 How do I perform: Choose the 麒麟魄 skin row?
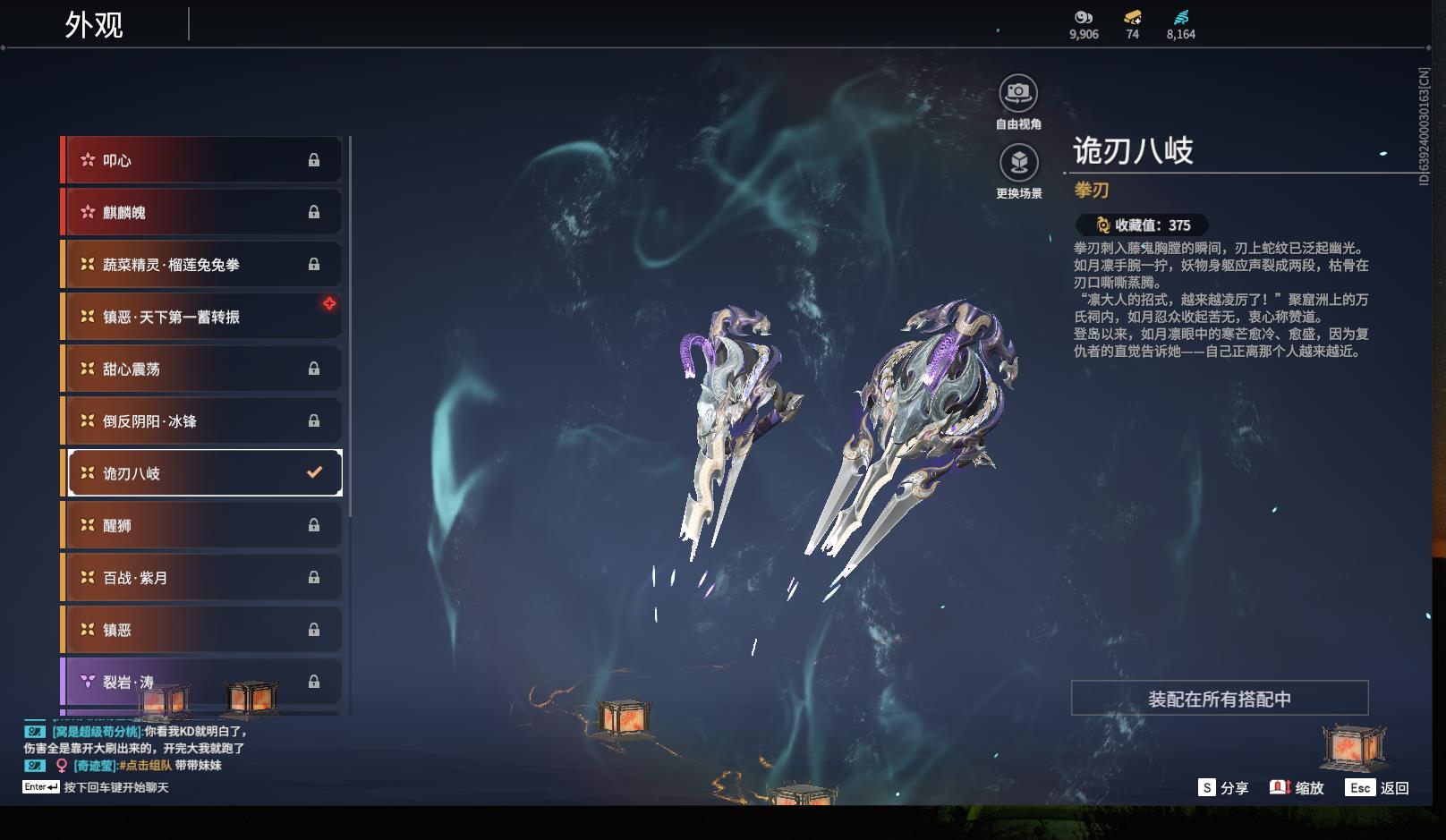(201, 212)
